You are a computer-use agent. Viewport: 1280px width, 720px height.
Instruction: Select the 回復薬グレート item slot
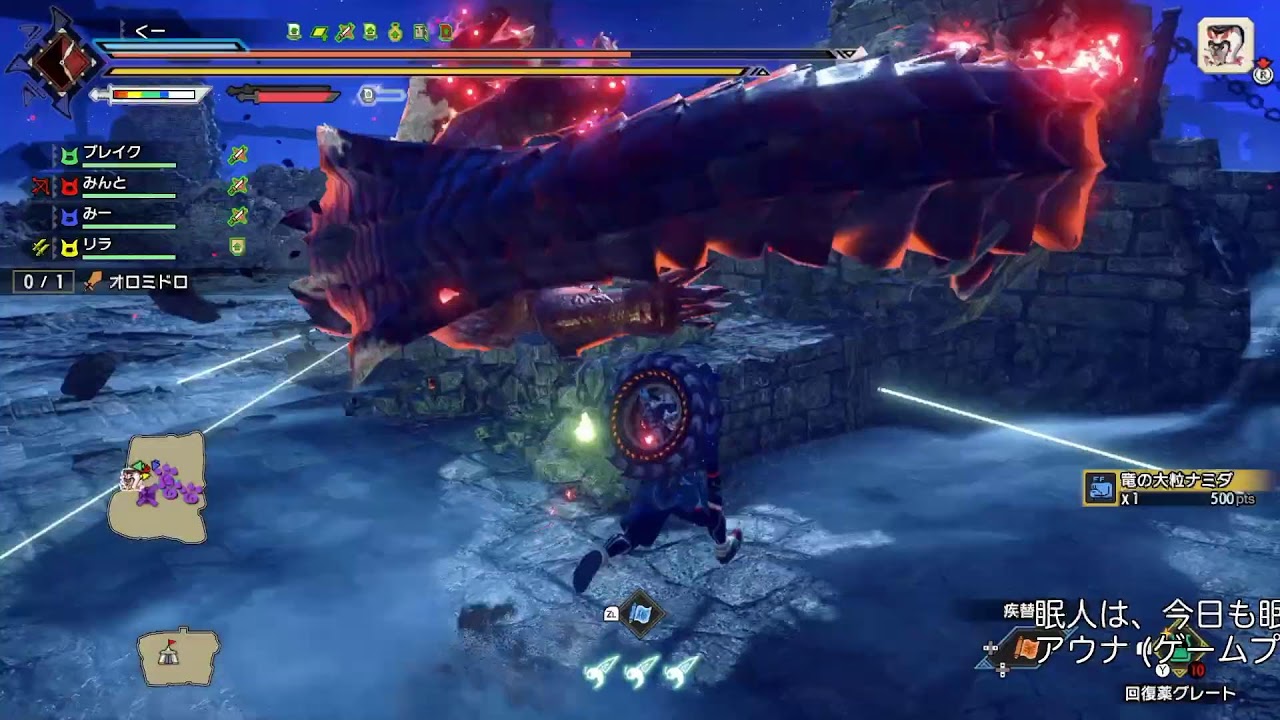[x=1180, y=692]
